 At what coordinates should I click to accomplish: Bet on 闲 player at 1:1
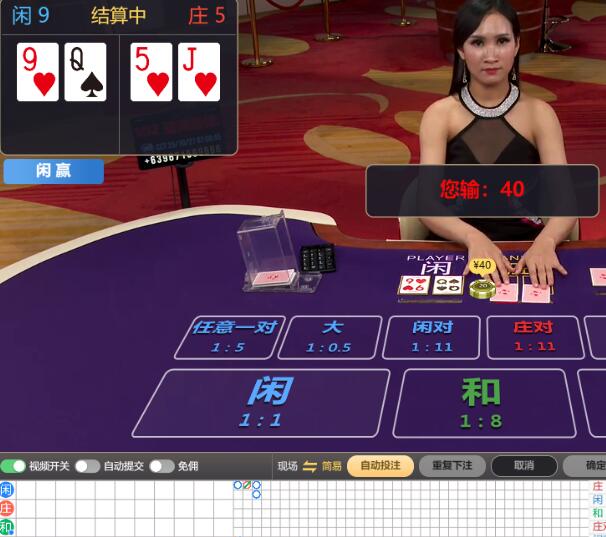262,402
